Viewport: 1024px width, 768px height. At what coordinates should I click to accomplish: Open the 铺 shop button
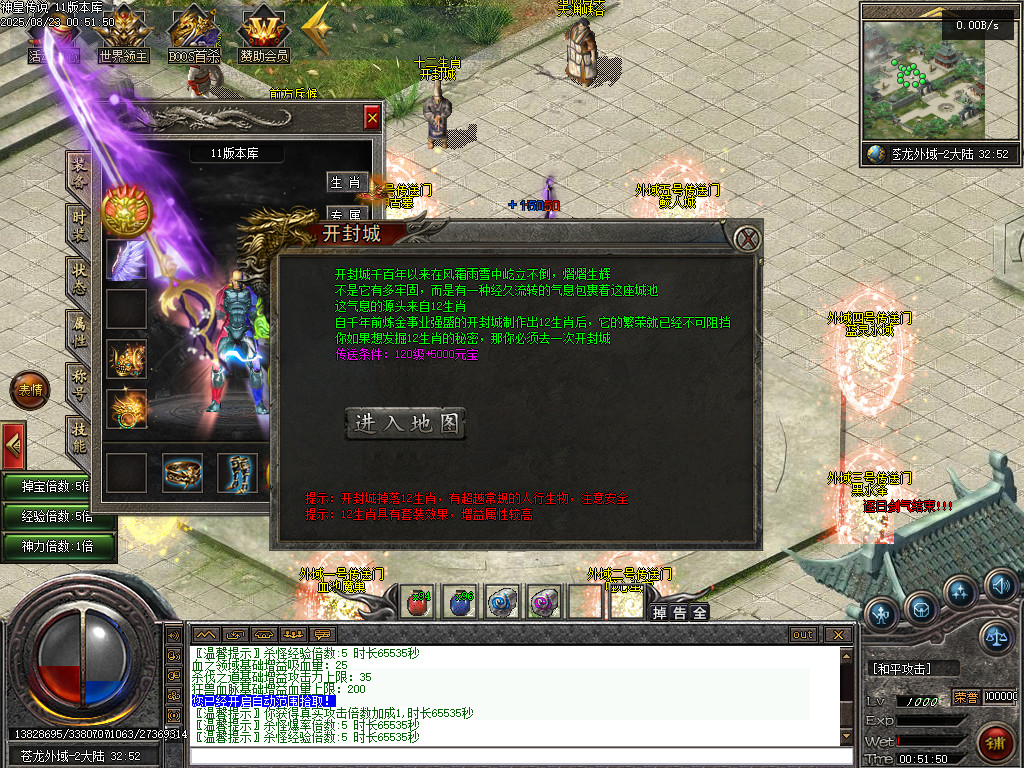pyautogui.click(x=995, y=741)
